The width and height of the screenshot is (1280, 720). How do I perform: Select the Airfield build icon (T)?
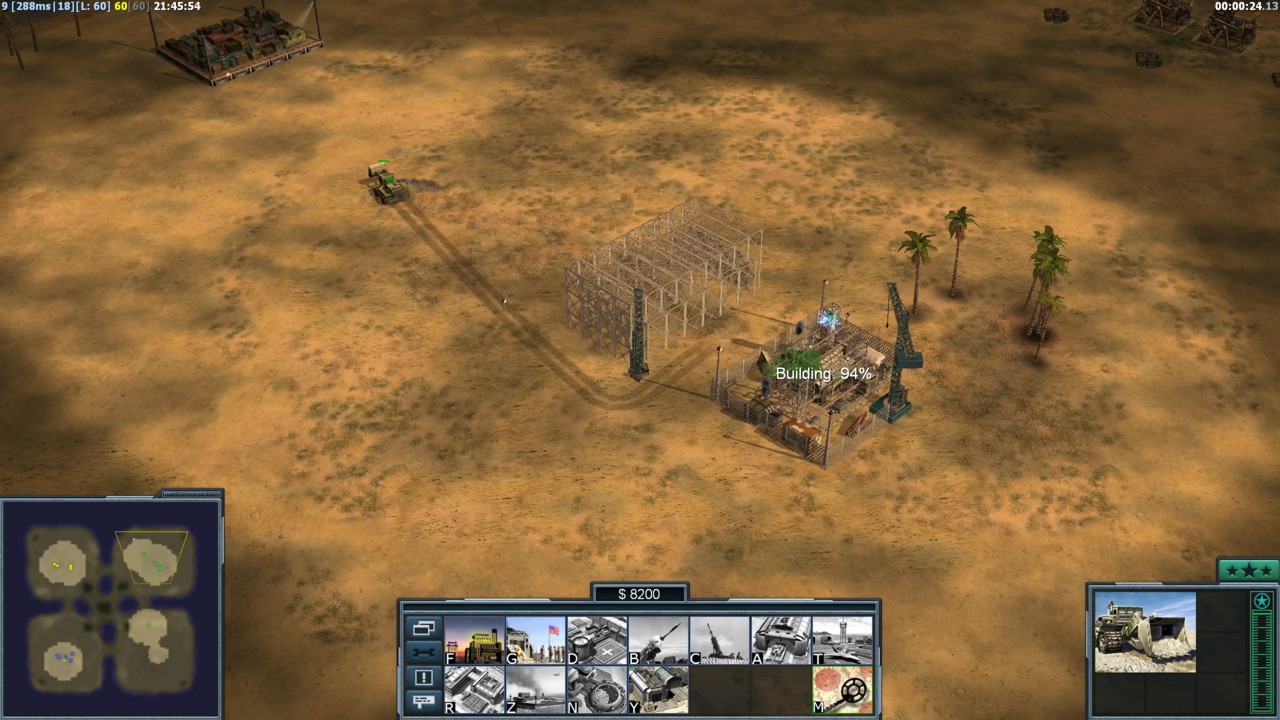click(842, 640)
